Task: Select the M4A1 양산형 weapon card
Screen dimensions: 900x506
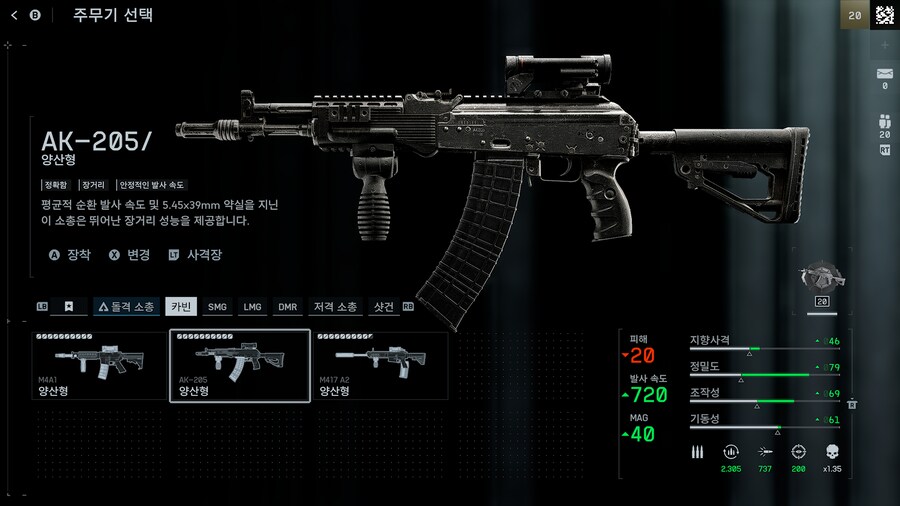Action: point(99,366)
